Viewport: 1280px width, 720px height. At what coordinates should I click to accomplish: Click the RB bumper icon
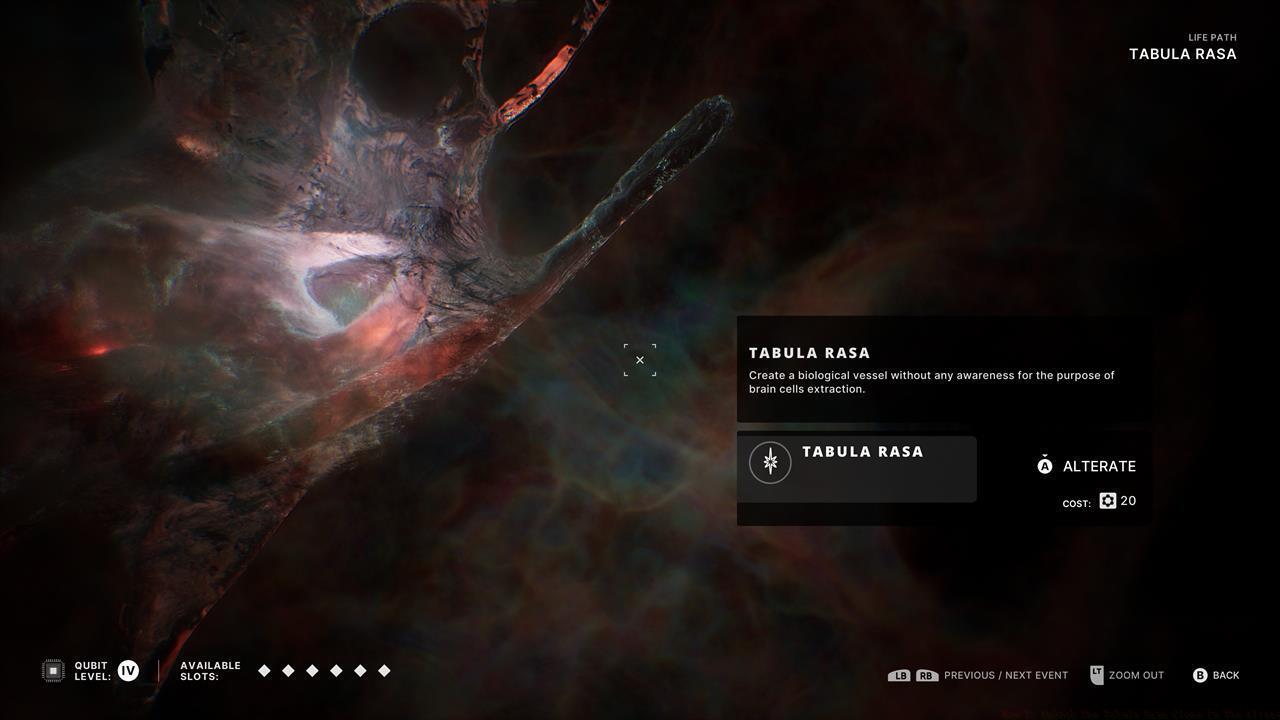pyautogui.click(x=926, y=675)
